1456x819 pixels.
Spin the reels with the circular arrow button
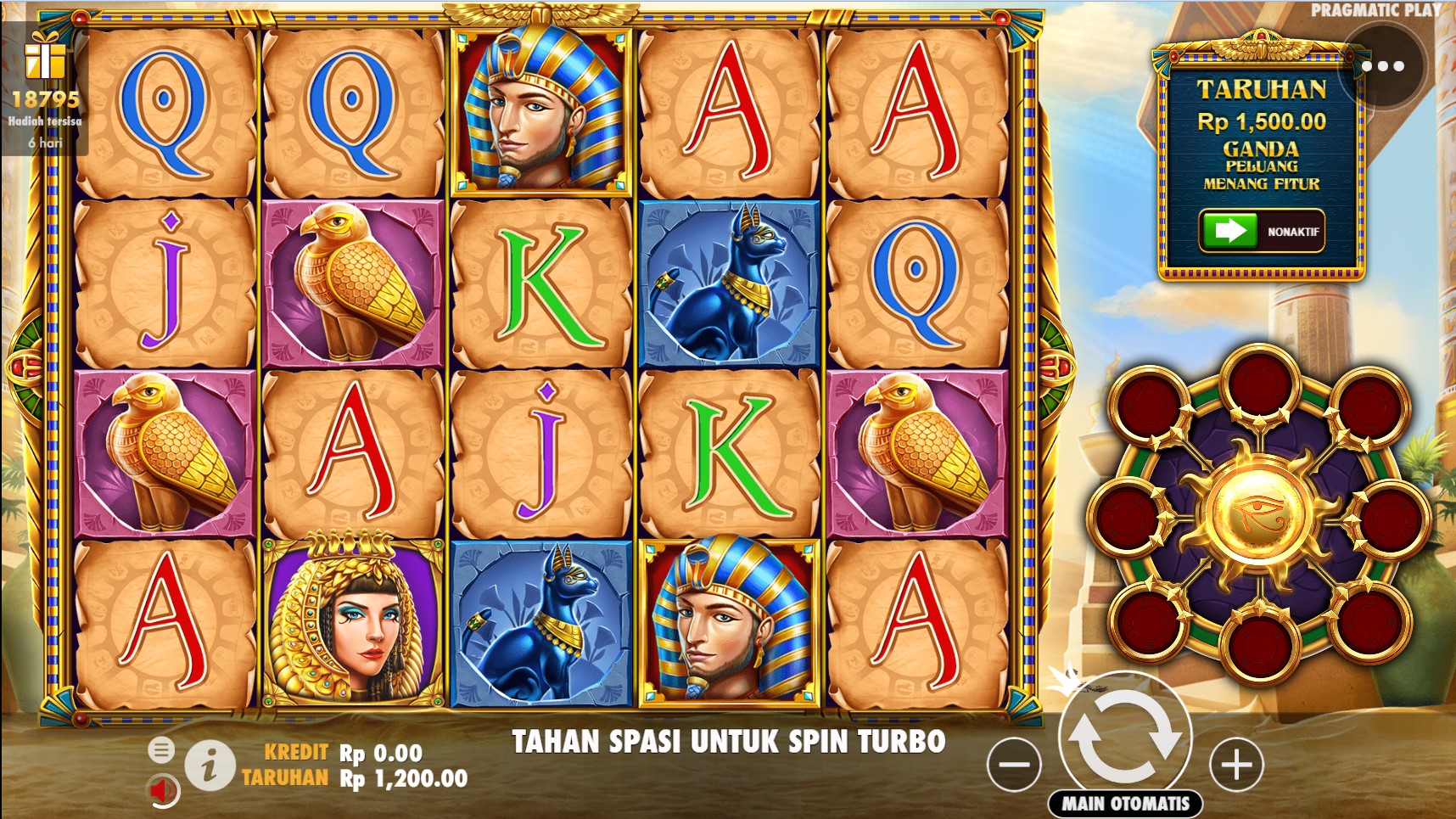pos(1125,736)
